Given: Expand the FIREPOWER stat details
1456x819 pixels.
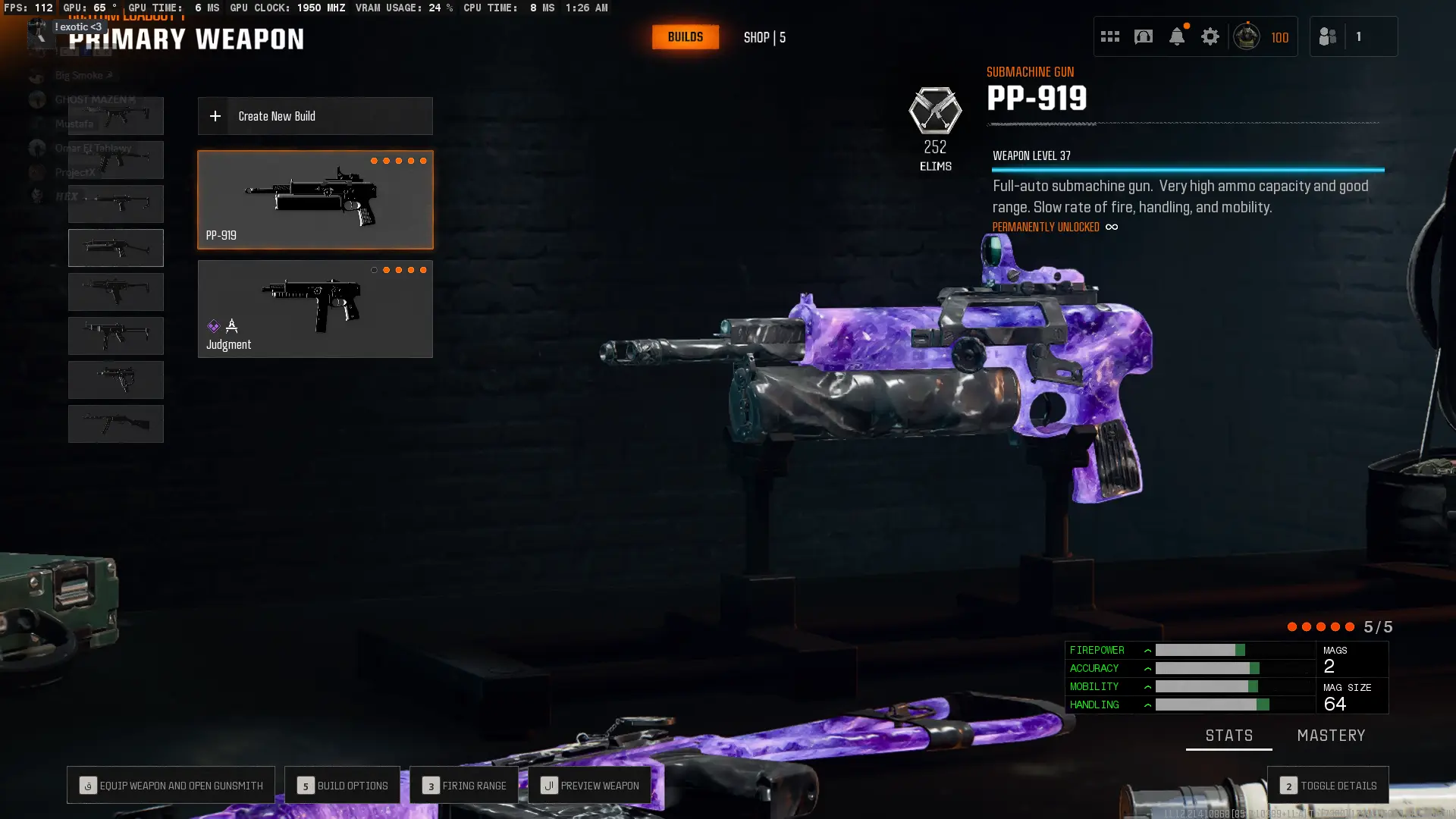Looking at the screenshot, I should pyautogui.click(x=1147, y=650).
